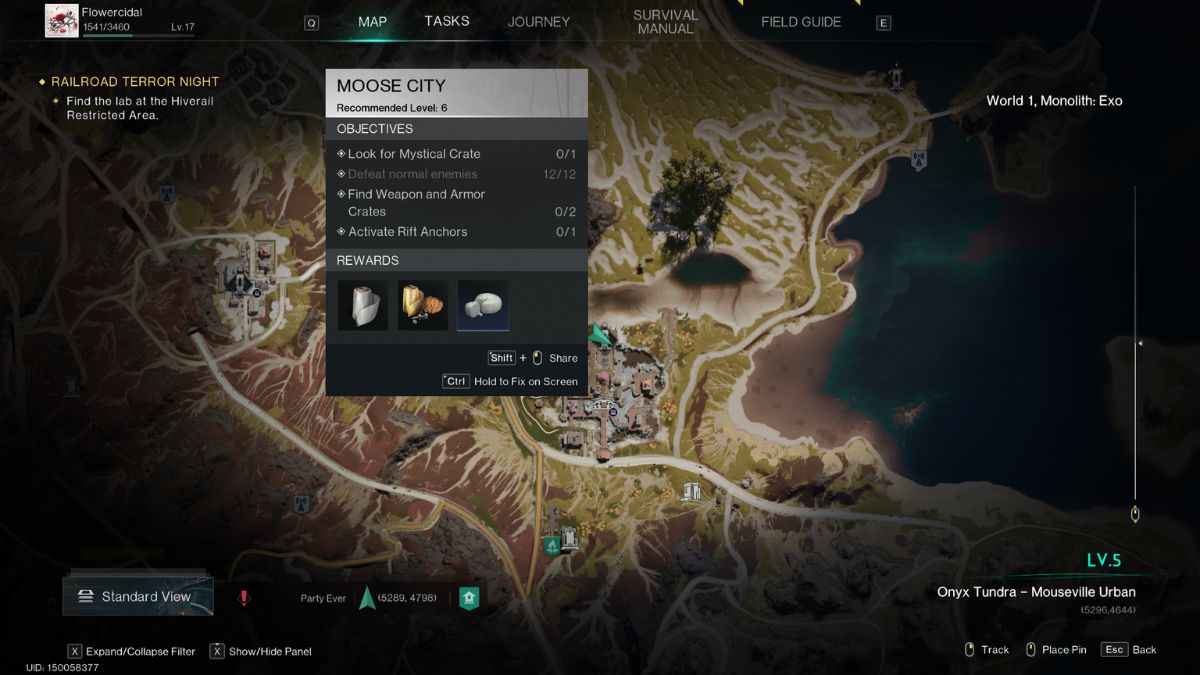Click the green campfire shield map marker
This screenshot has width=1200, height=675.
[x=551, y=546]
